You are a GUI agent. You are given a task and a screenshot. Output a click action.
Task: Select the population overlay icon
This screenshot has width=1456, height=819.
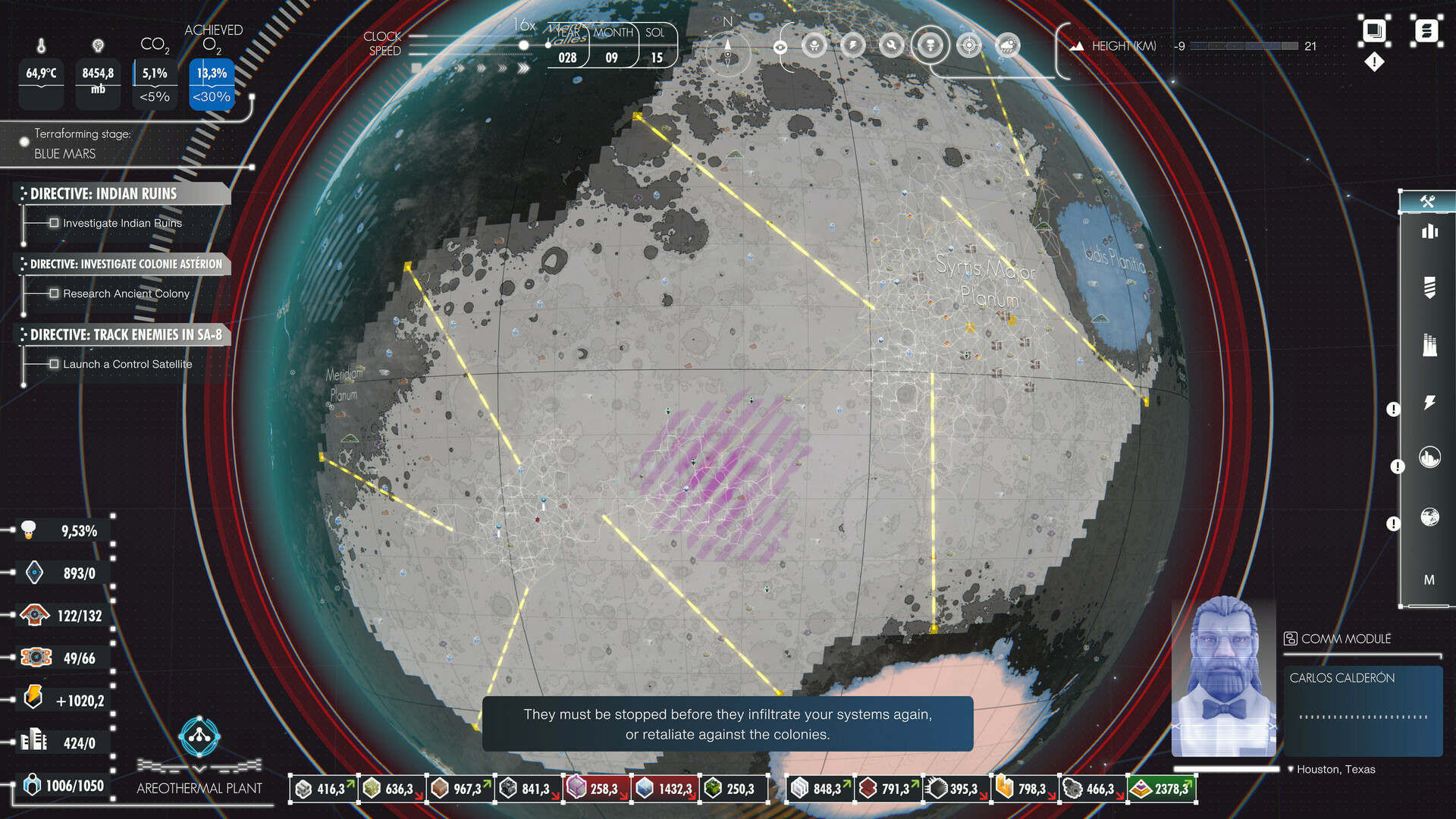pyautogui.click(x=814, y=45)
